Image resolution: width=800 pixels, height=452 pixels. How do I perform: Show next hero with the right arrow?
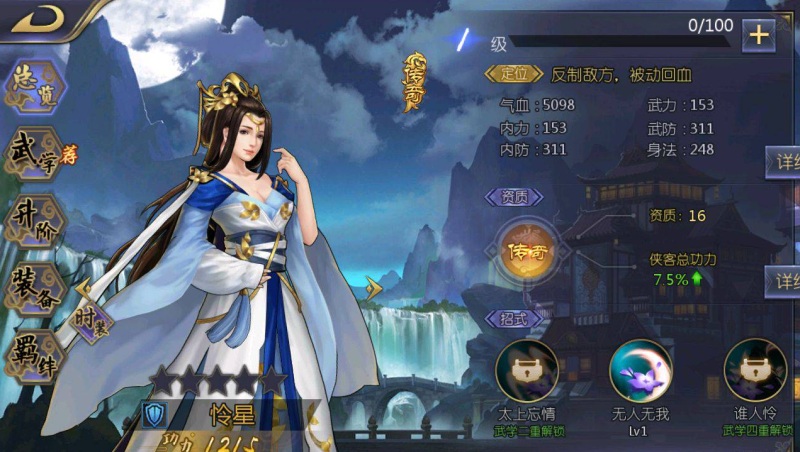pos(374,288)
